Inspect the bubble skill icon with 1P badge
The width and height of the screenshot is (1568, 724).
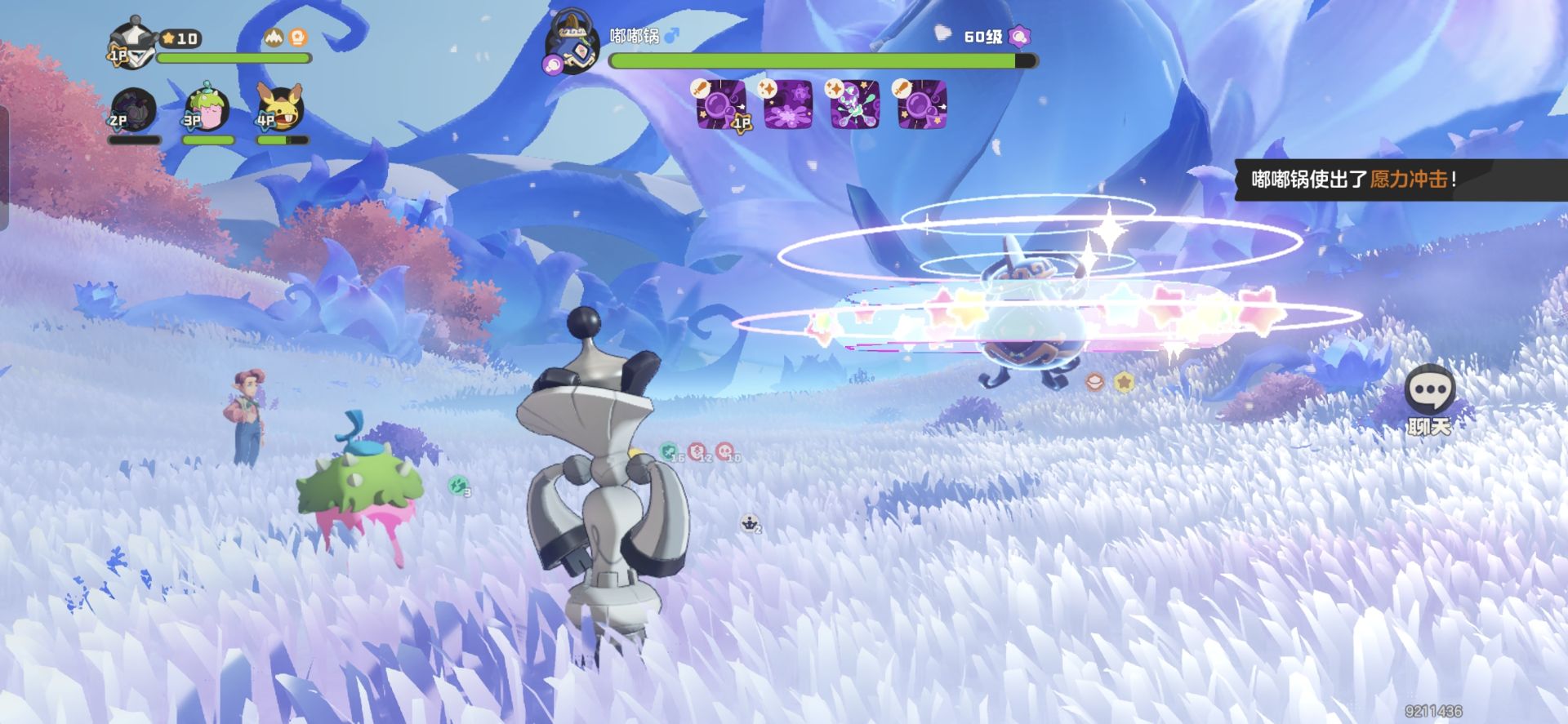click(721, 104)
